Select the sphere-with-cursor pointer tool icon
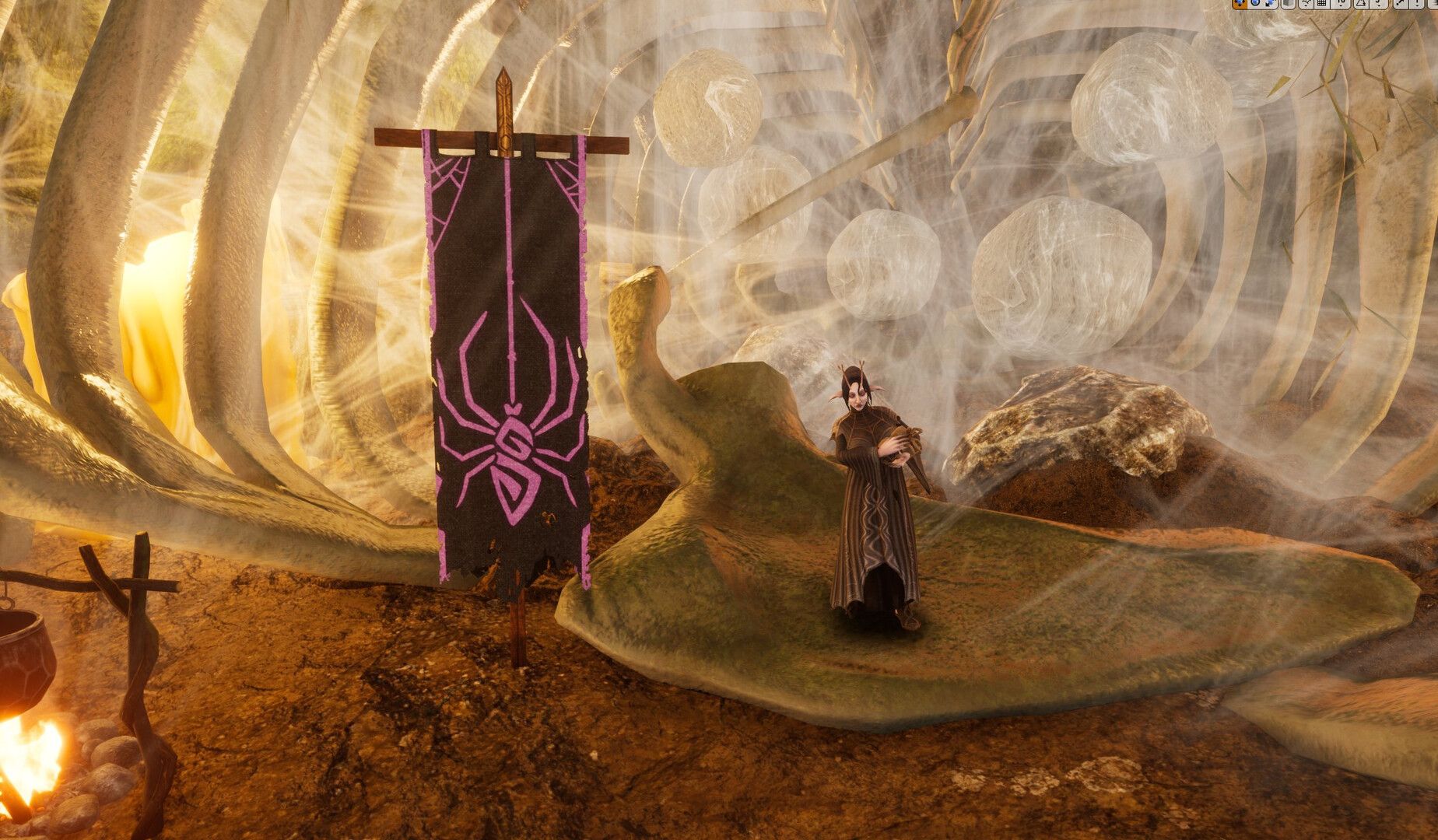 pyautogui.click(x=1269, y=5)
